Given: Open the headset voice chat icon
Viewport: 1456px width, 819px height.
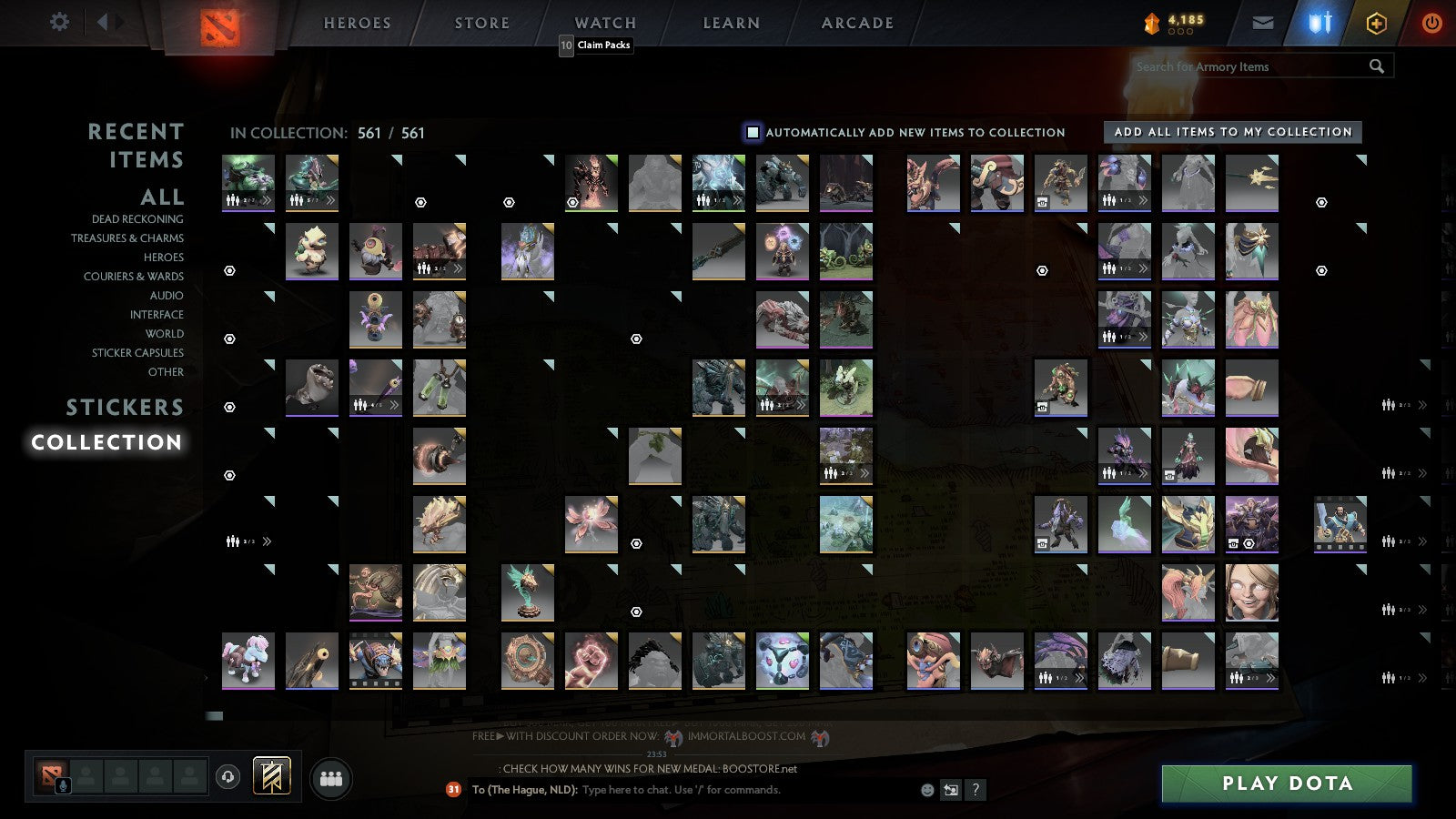Looking at the screenshot, I should click(227, 775).
